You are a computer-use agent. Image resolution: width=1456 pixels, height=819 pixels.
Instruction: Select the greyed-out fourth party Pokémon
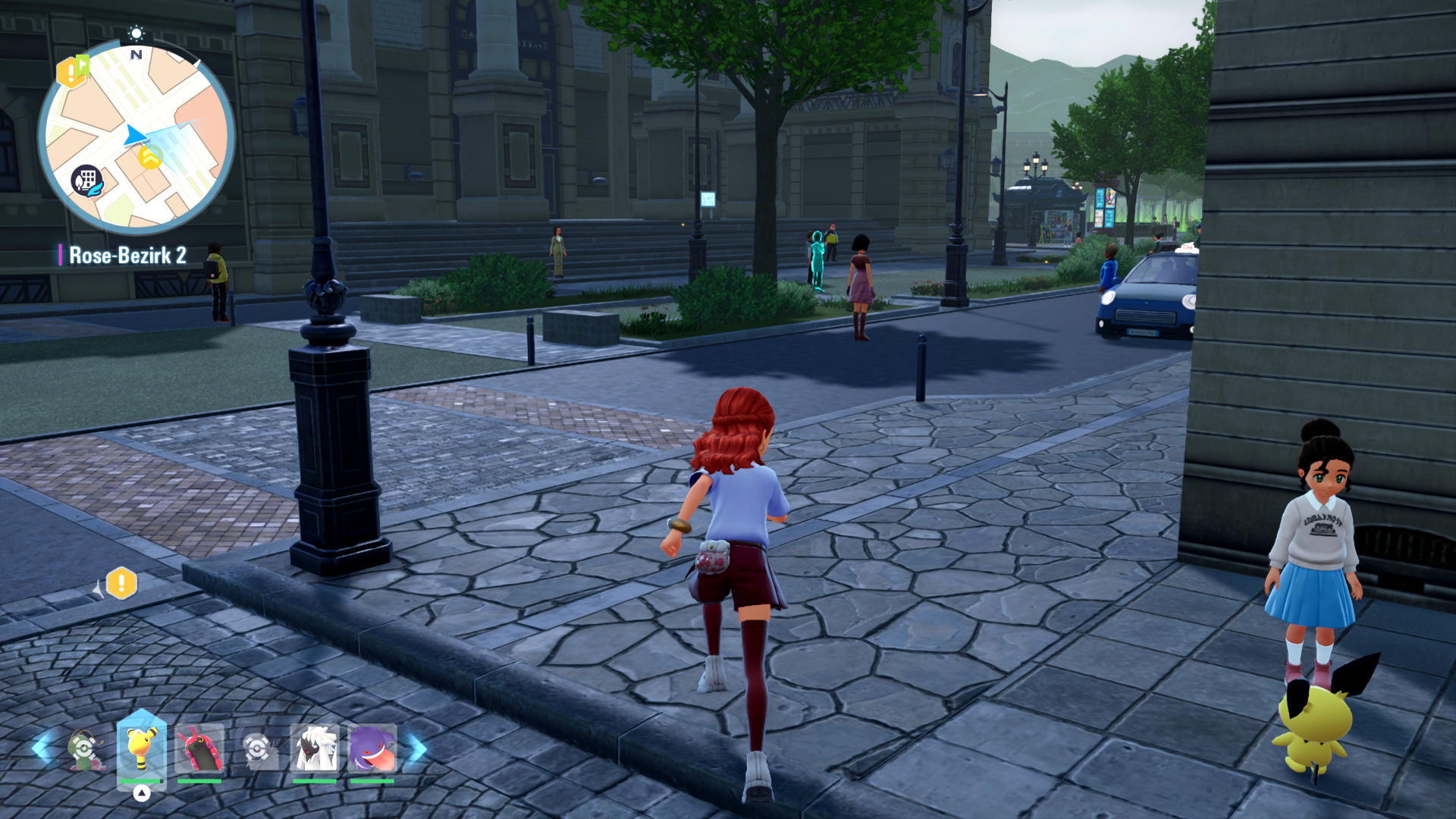point(258,750)
